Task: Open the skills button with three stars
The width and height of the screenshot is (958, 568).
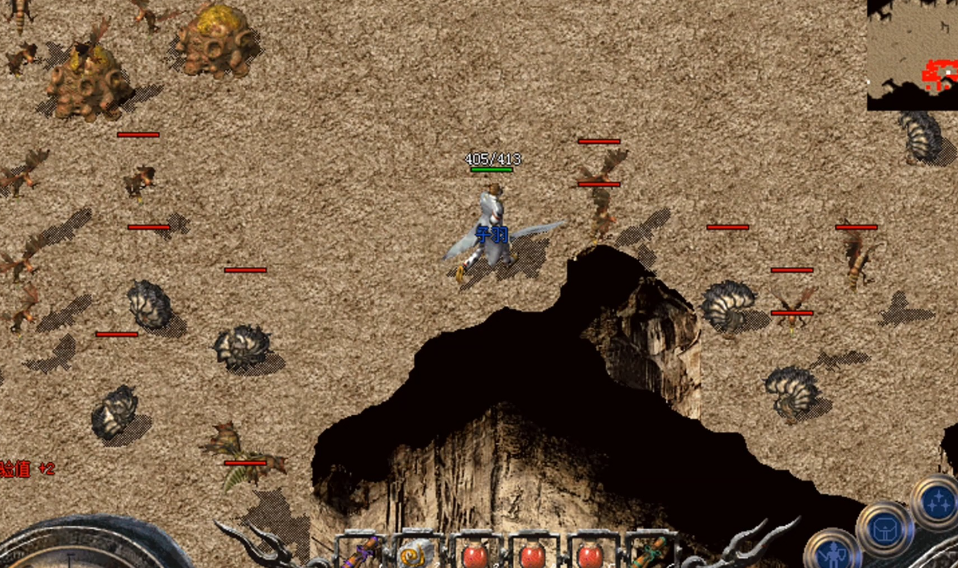Action: click(x=938, y=501)
